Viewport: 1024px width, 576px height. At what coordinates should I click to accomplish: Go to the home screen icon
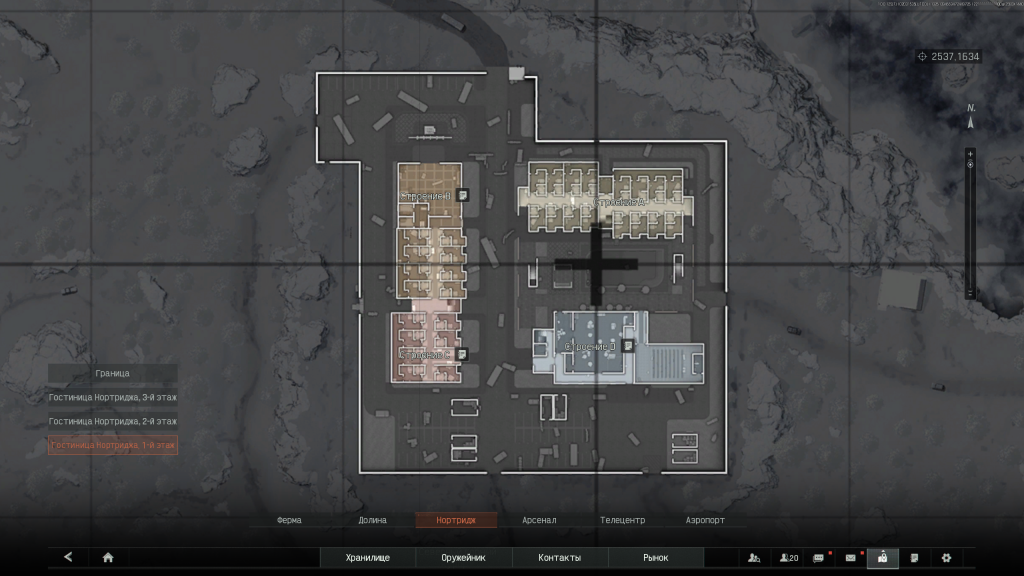pos(108,558)
